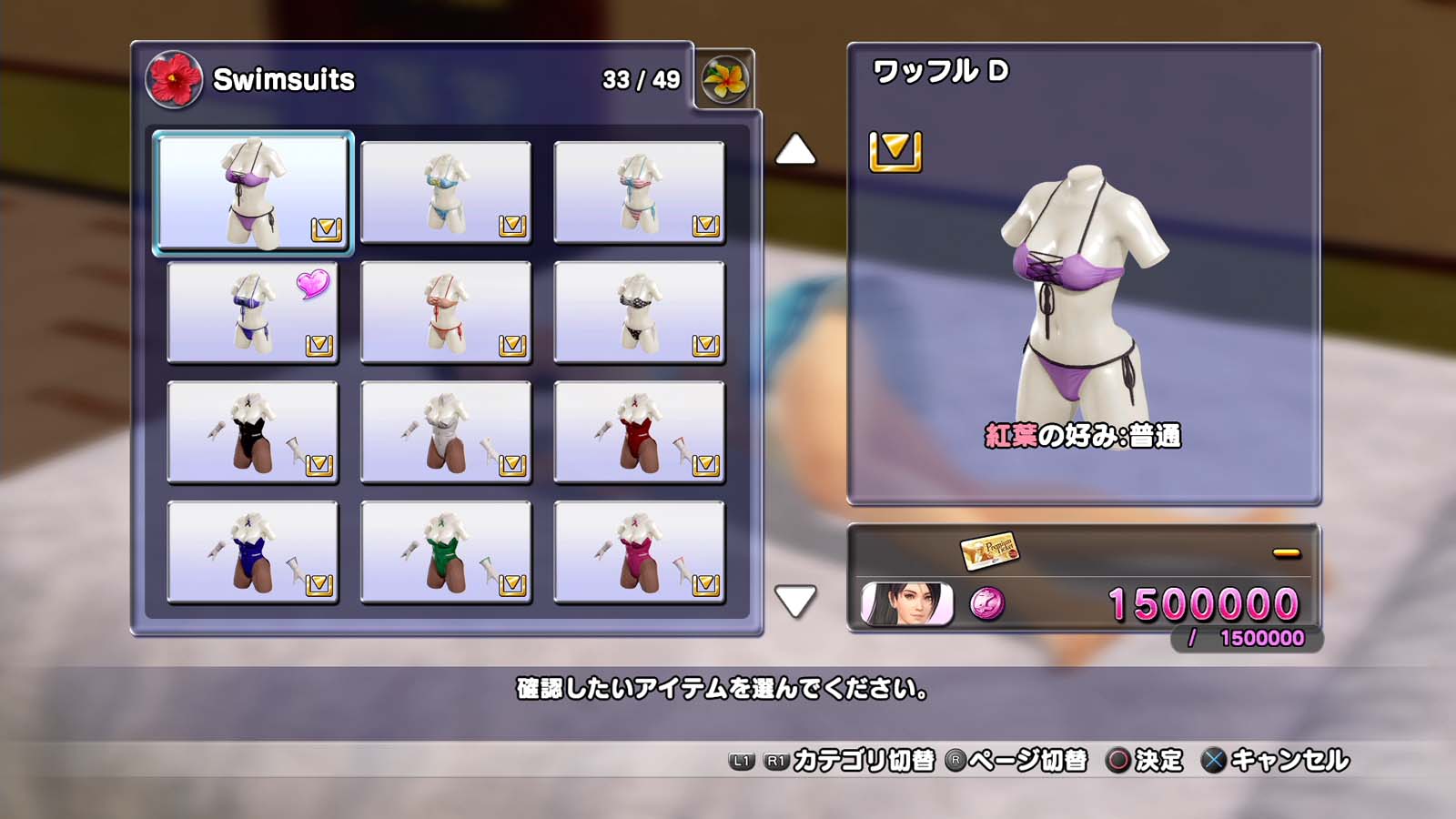
Task: Select the red bunny suit
Action: 639,432
